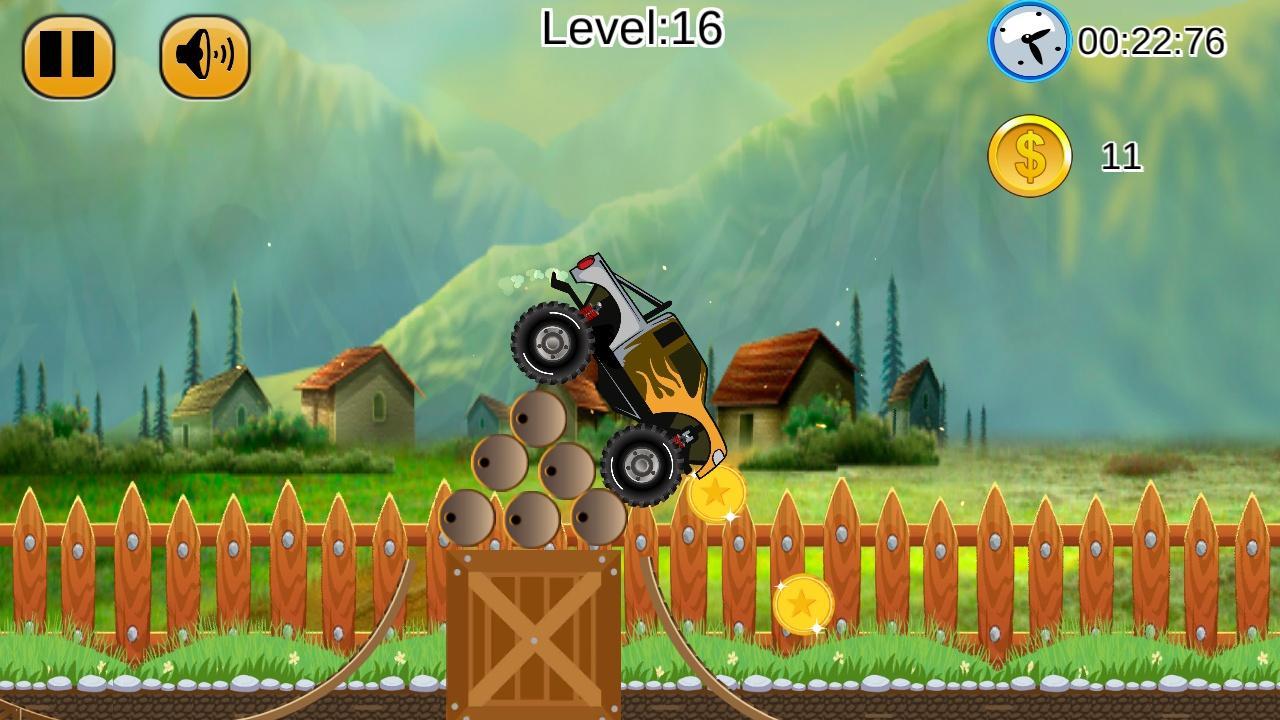Toggle the speaker audio button
This screenshot has width=1280, height=720.
[x=202, y=55]
